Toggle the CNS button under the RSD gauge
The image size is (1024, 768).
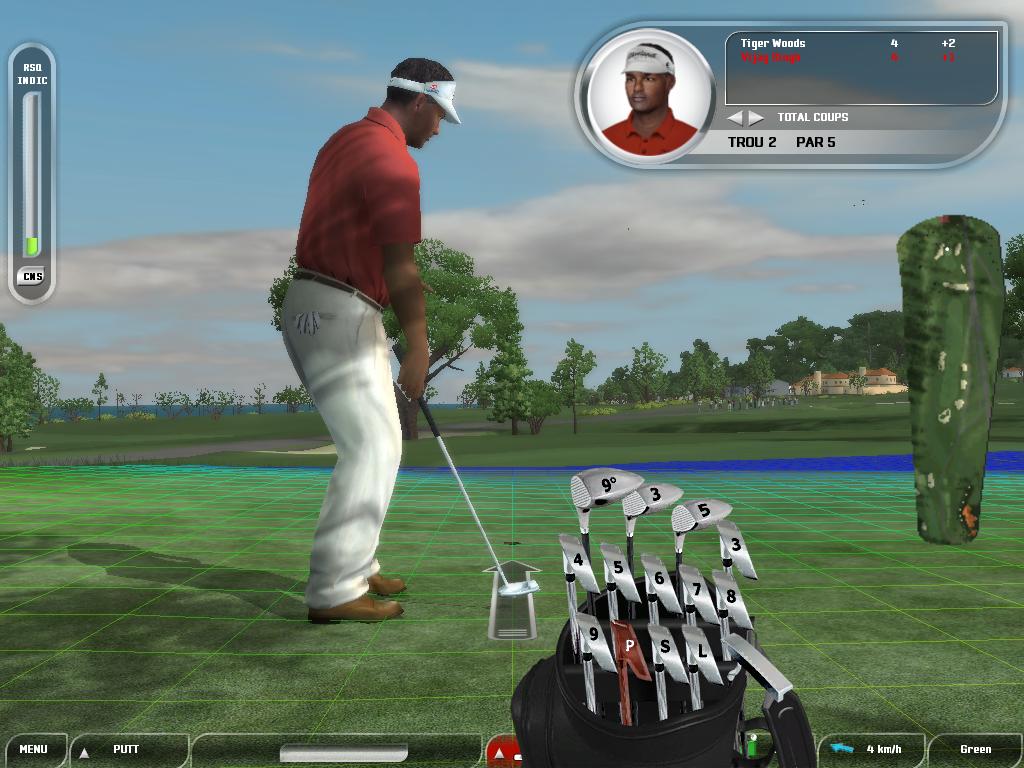tap(32, 276)
